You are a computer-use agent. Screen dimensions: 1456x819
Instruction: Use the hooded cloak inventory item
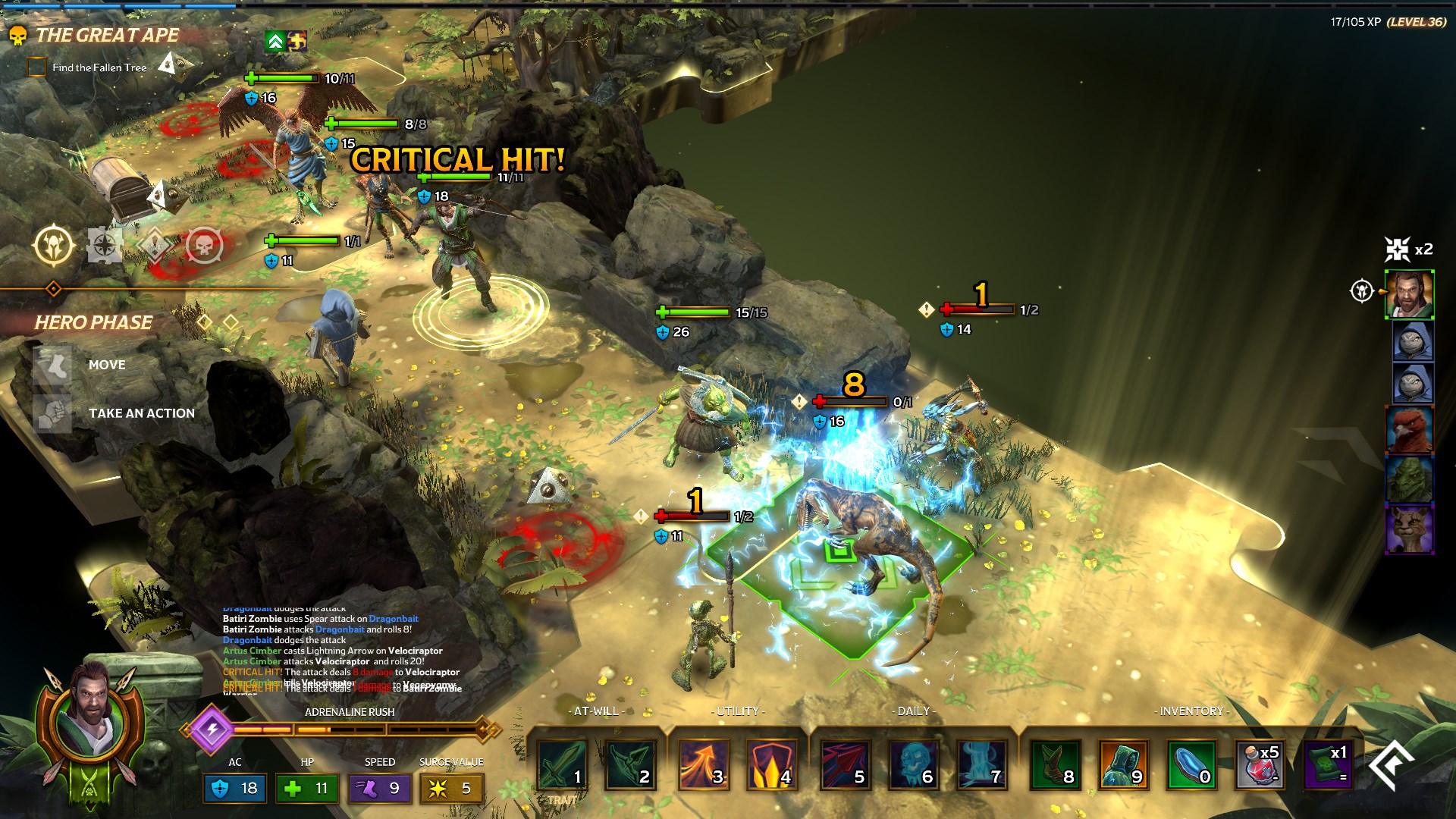[1123, 764]
